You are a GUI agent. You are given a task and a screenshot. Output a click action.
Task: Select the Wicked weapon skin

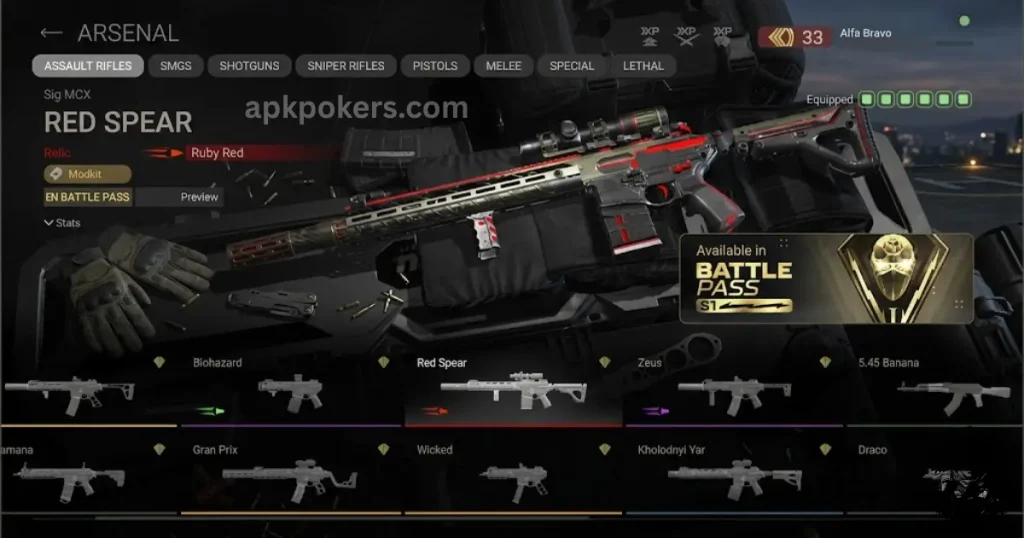tap(514, 478)
